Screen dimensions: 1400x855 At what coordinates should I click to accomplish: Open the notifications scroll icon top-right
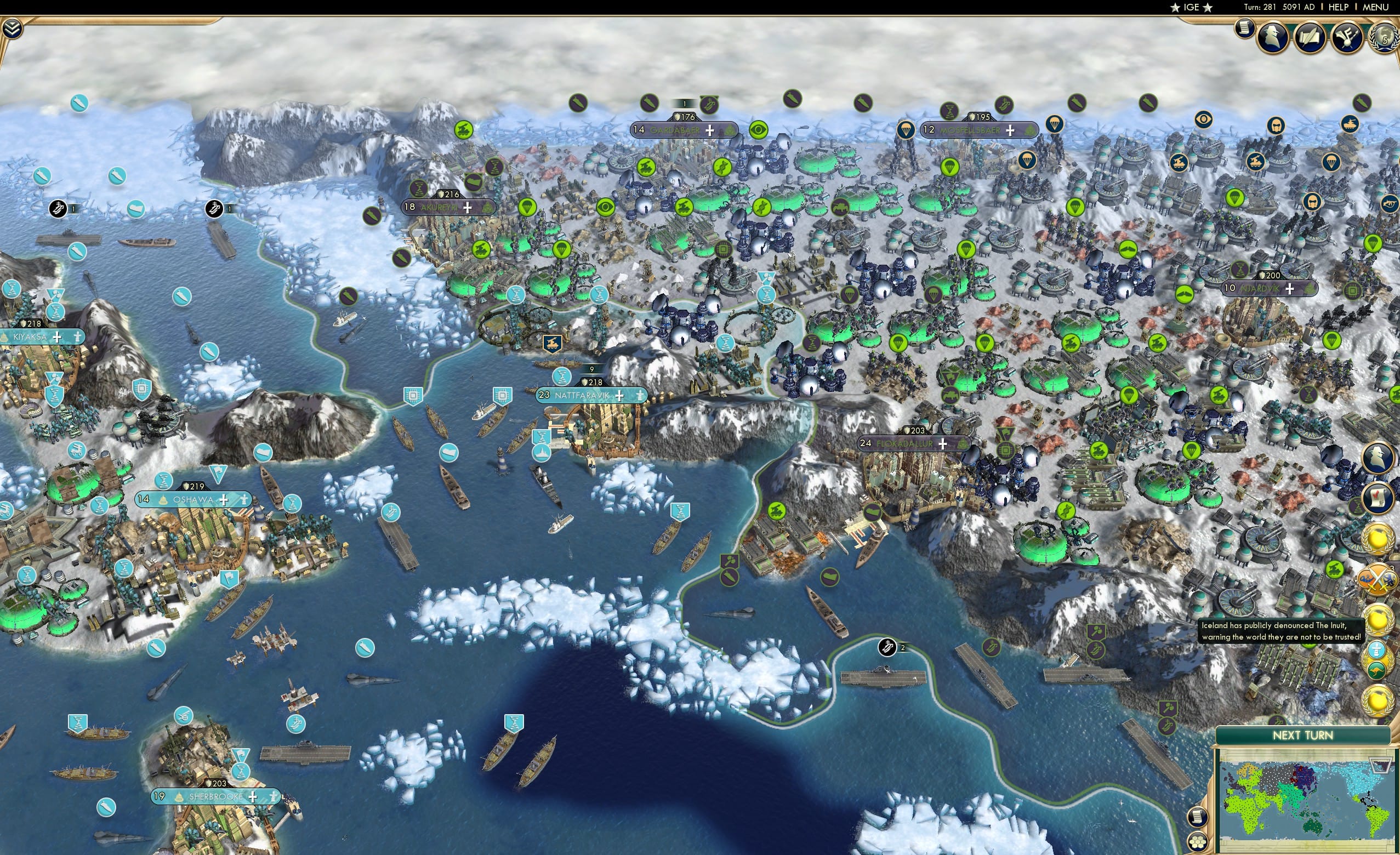pos(1244,30)
